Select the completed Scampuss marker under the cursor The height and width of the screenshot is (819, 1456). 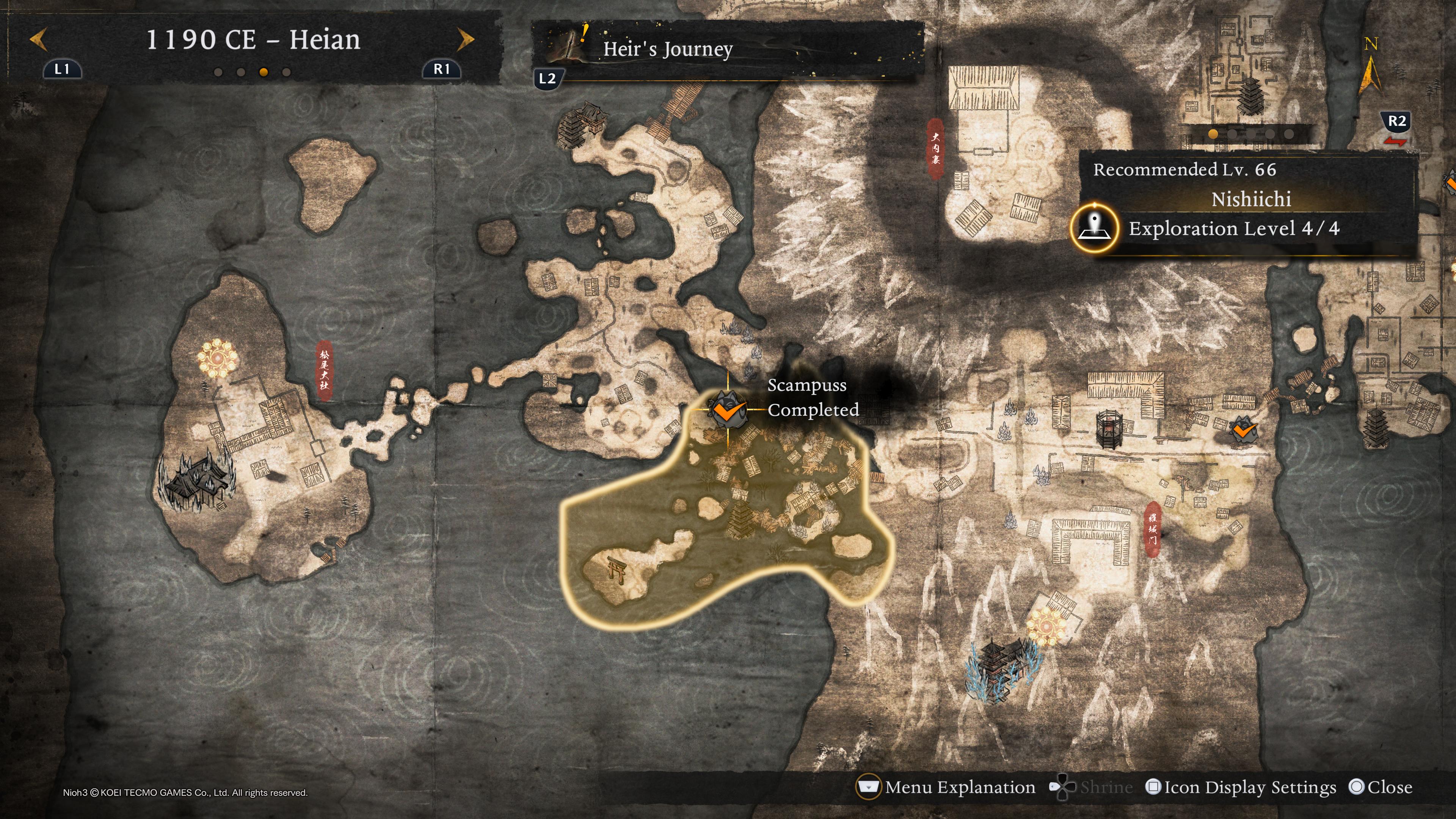point(728,409)
